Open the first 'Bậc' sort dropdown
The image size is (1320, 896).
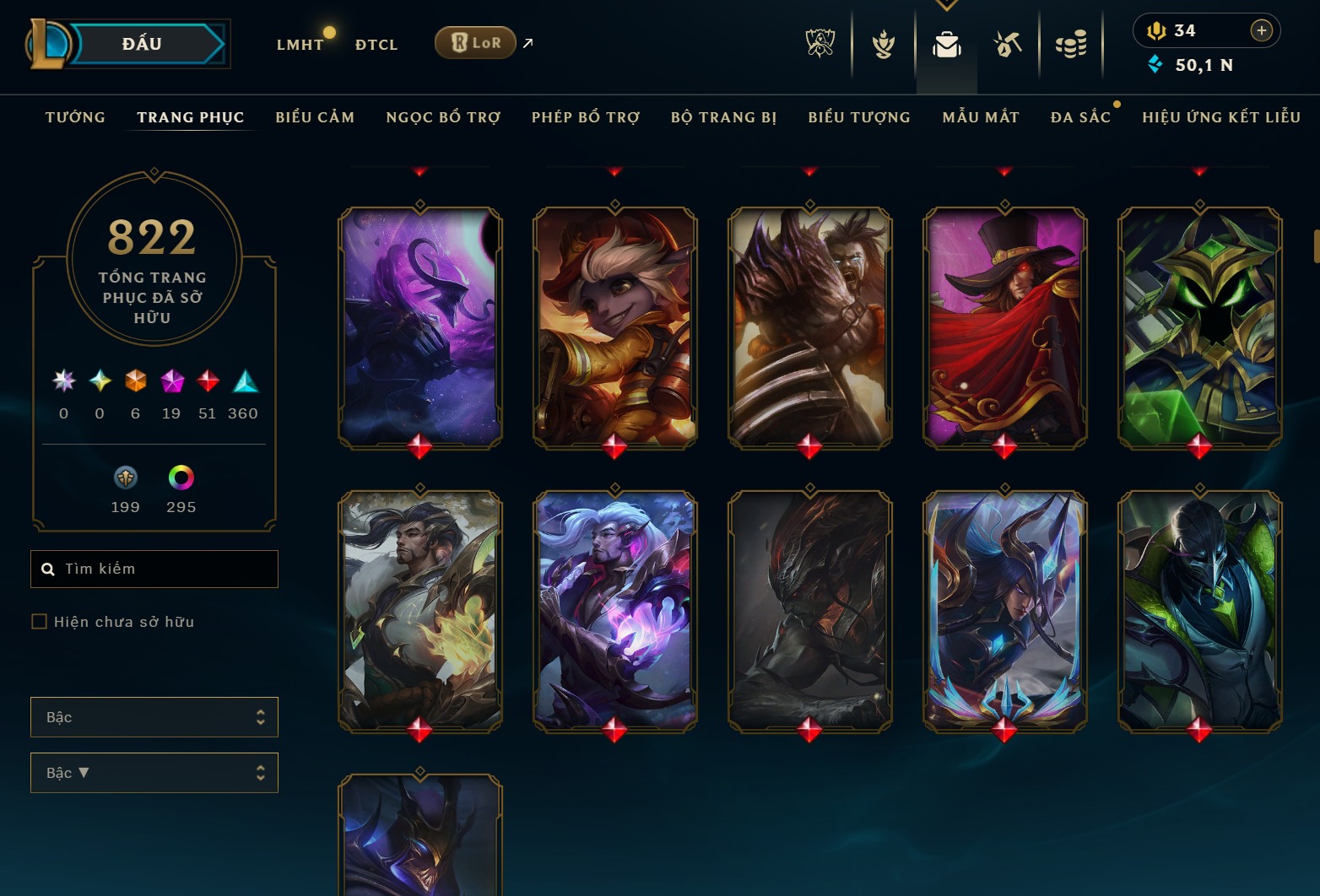pos(154,717)
